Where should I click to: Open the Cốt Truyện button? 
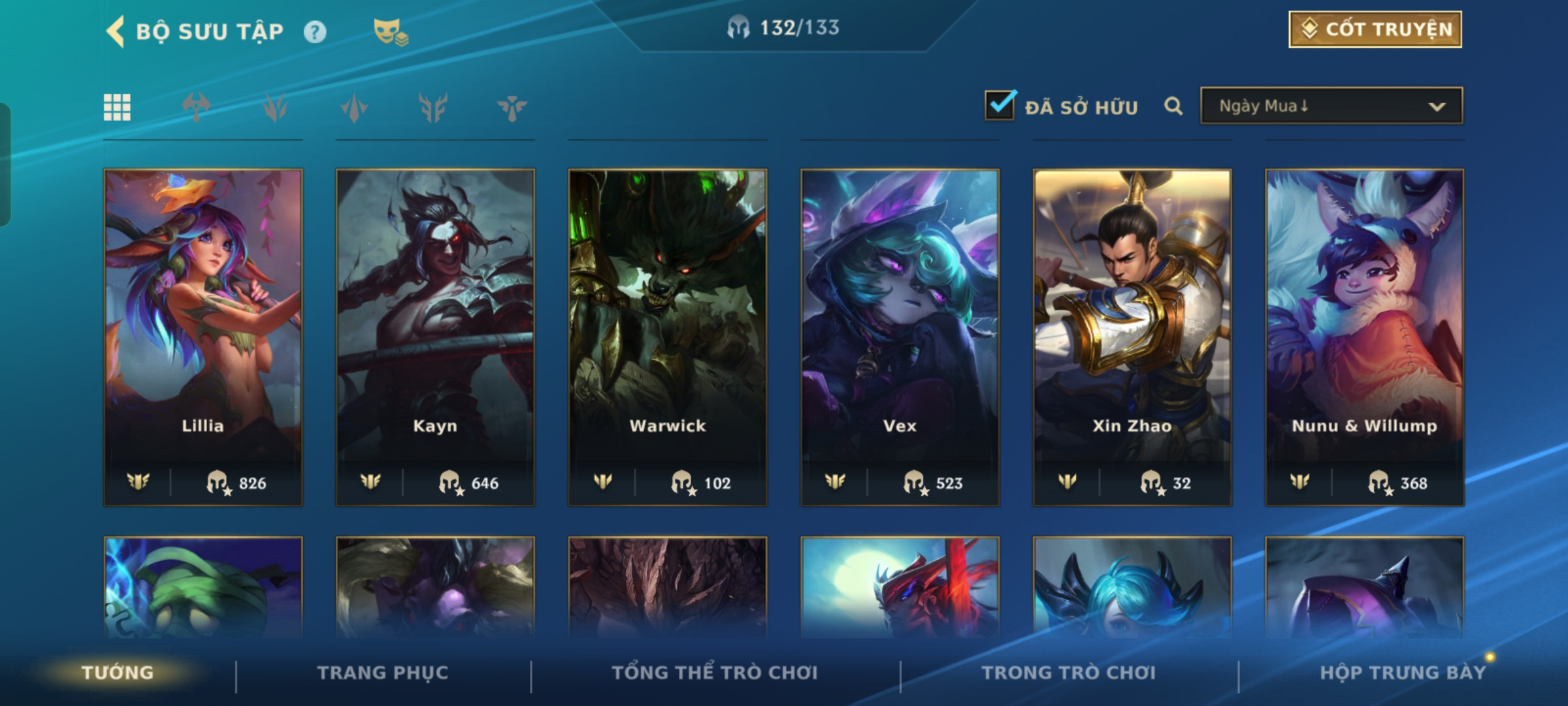1375,29
